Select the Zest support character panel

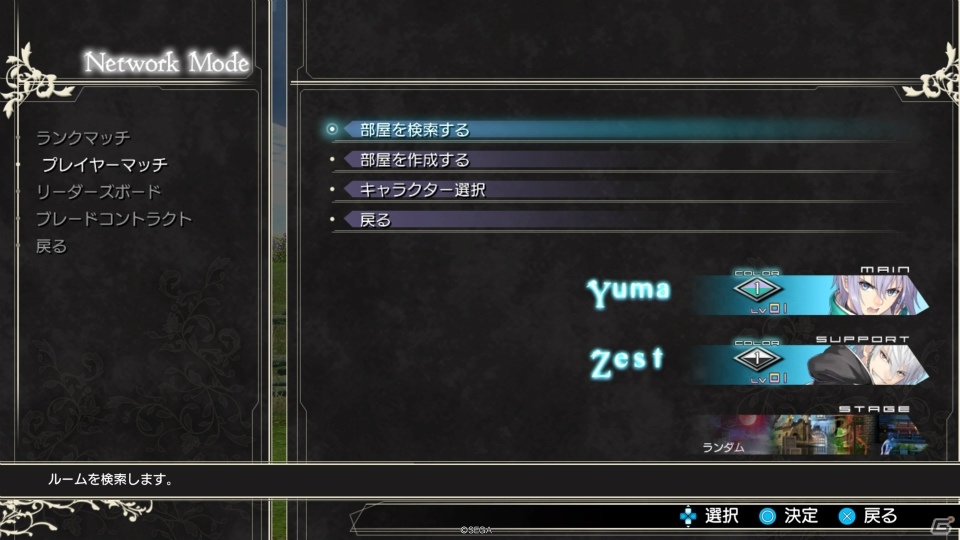(810, 364)
